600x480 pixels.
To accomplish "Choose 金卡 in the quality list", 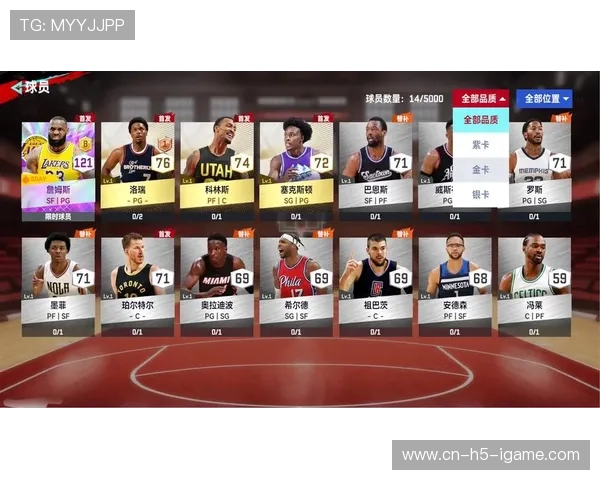I will [x=481, y=170].
